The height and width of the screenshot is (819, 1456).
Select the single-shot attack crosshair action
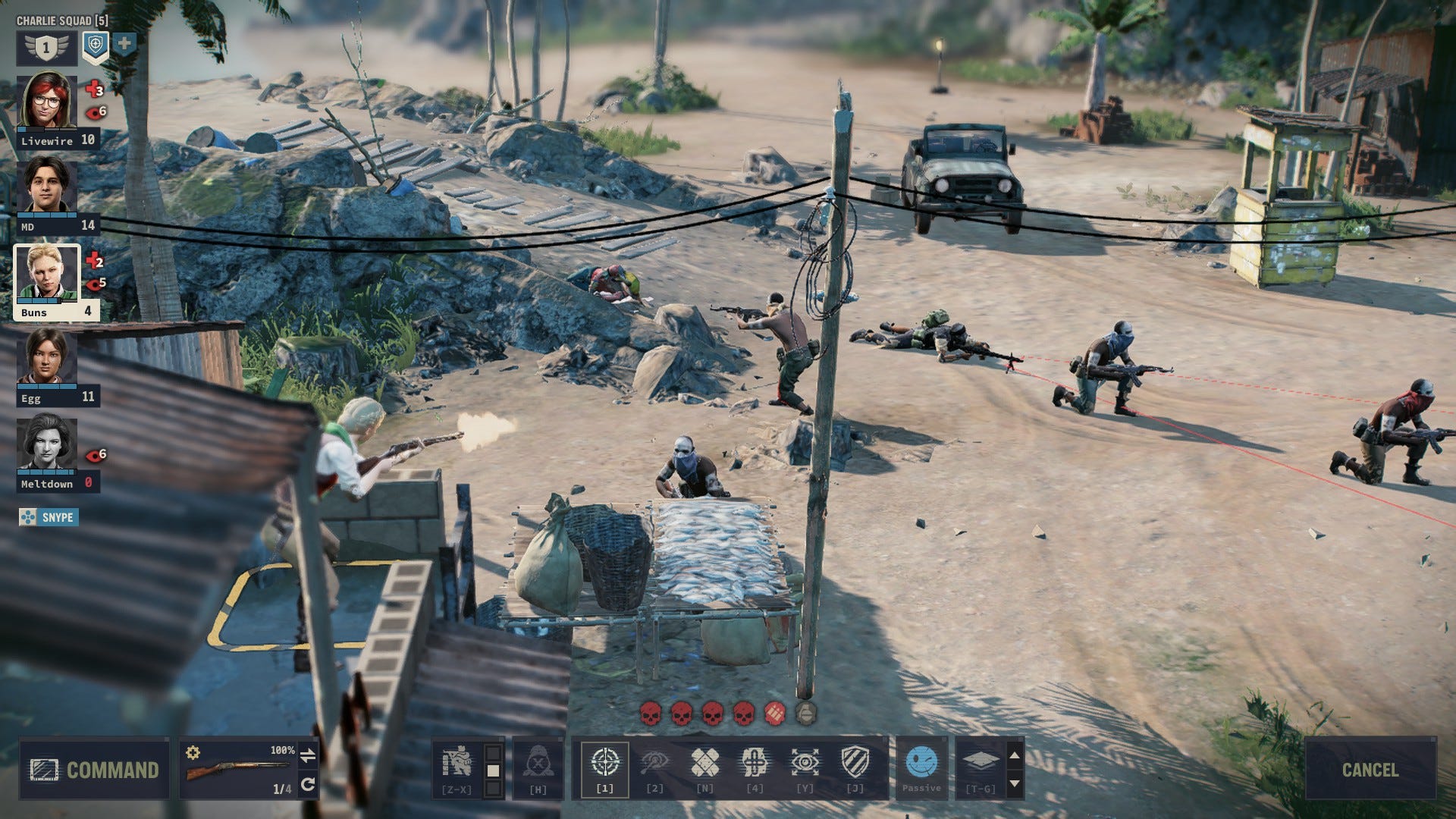click(x=604, y=760)
